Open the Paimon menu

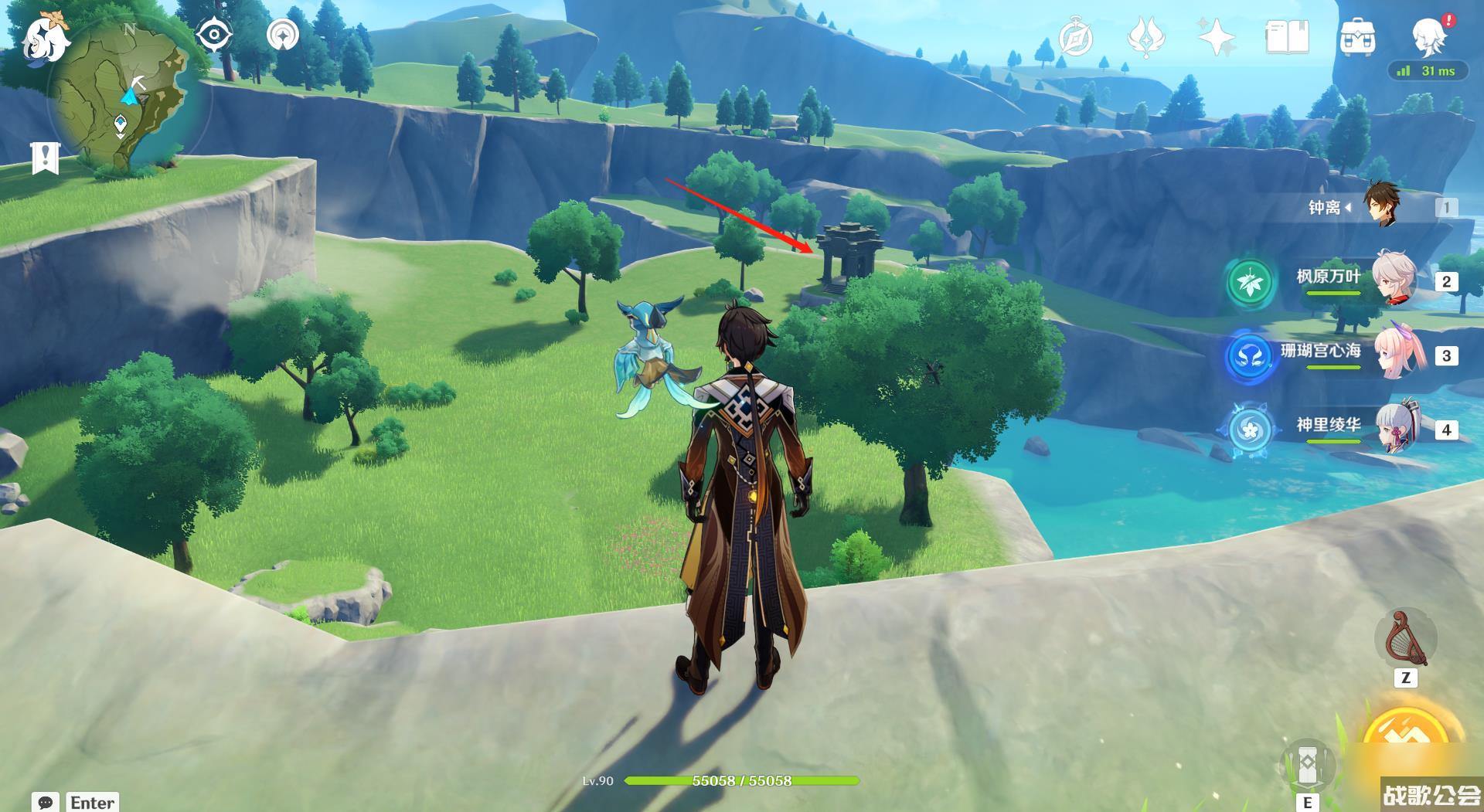43,37
